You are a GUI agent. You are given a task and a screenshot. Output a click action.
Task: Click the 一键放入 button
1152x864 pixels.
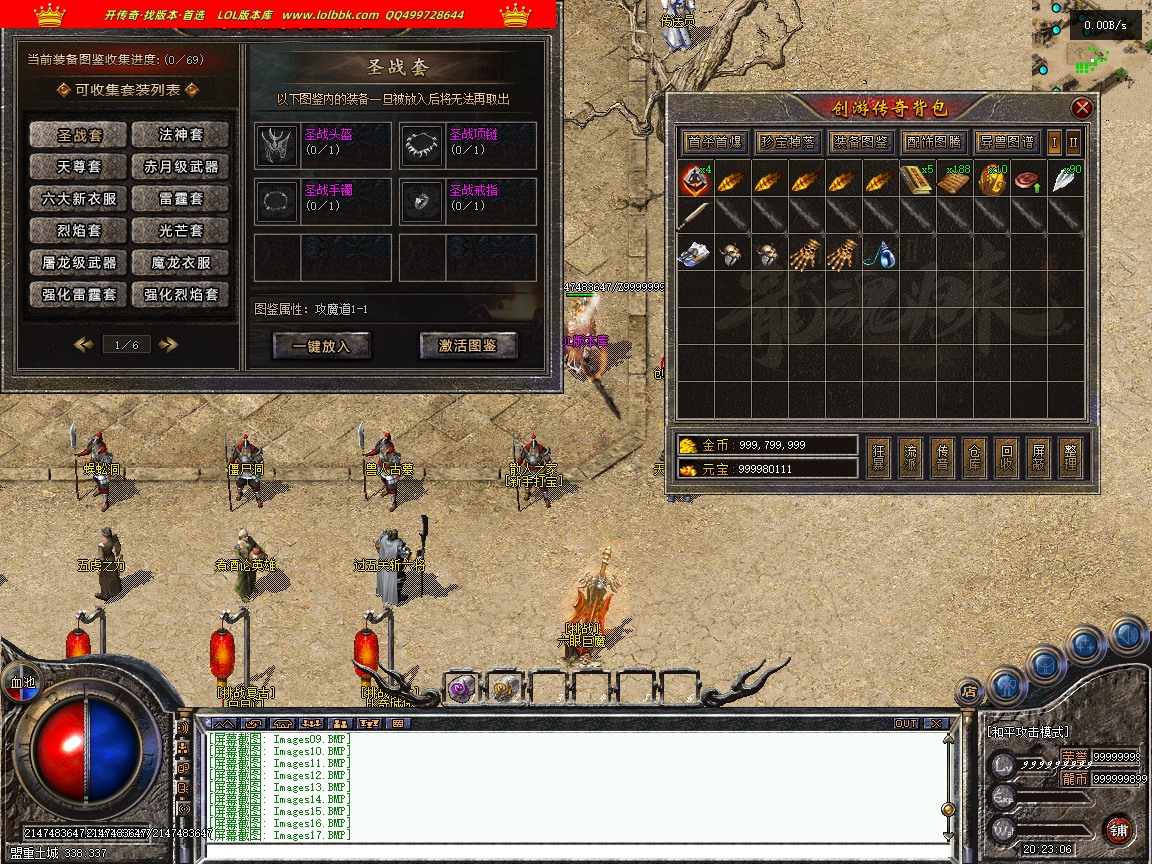tap(320, 346)
